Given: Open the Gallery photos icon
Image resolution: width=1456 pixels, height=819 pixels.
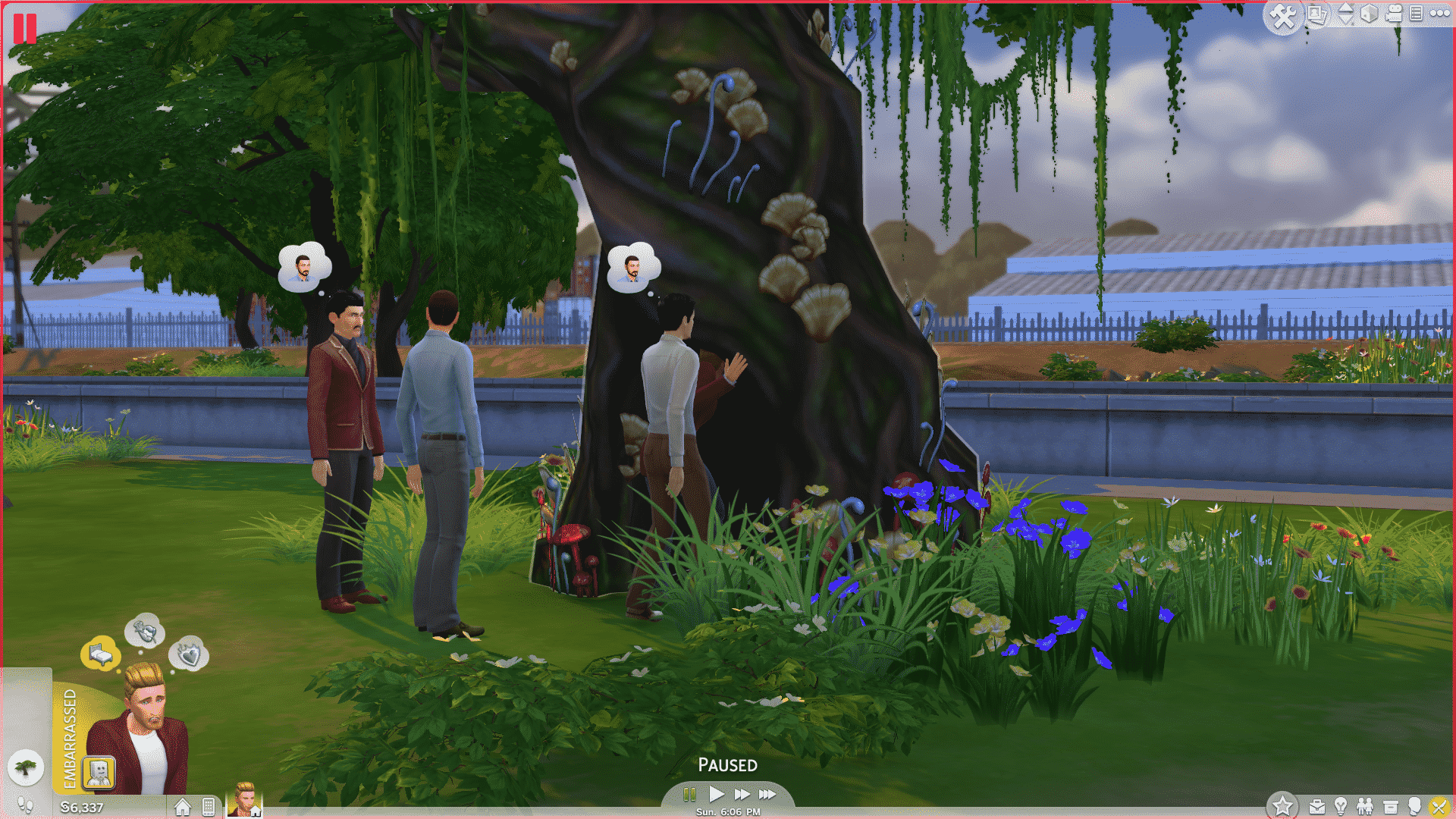Looking at the screenshot, I should tap(1317, 14).
